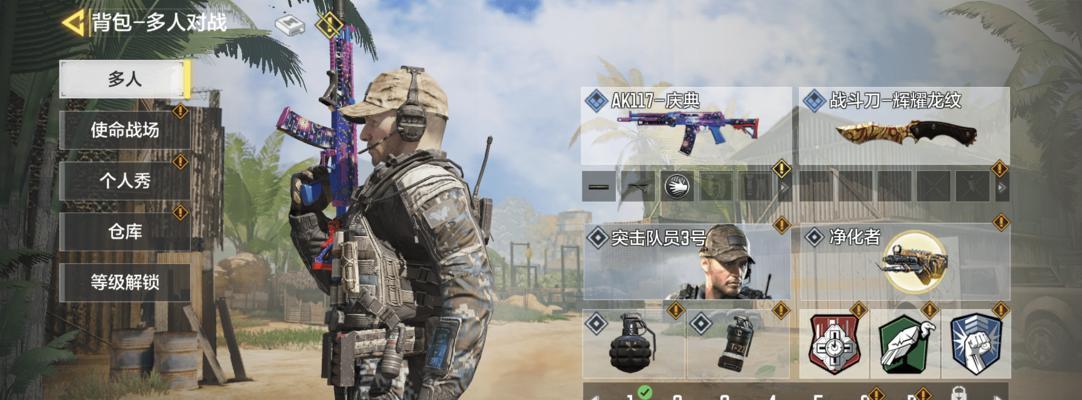Screen dimensions: 1082x400
Task: Select the AK117-庆典 primary weapon slot
Action: coord(685,127)
